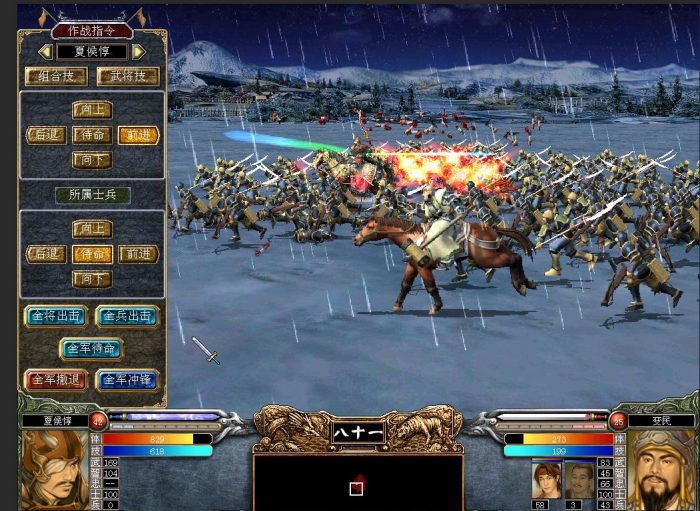This screenshot has width=700, height=511.
Task: Activate the 全兵出击 command
Action: click(x=127, y=316)
